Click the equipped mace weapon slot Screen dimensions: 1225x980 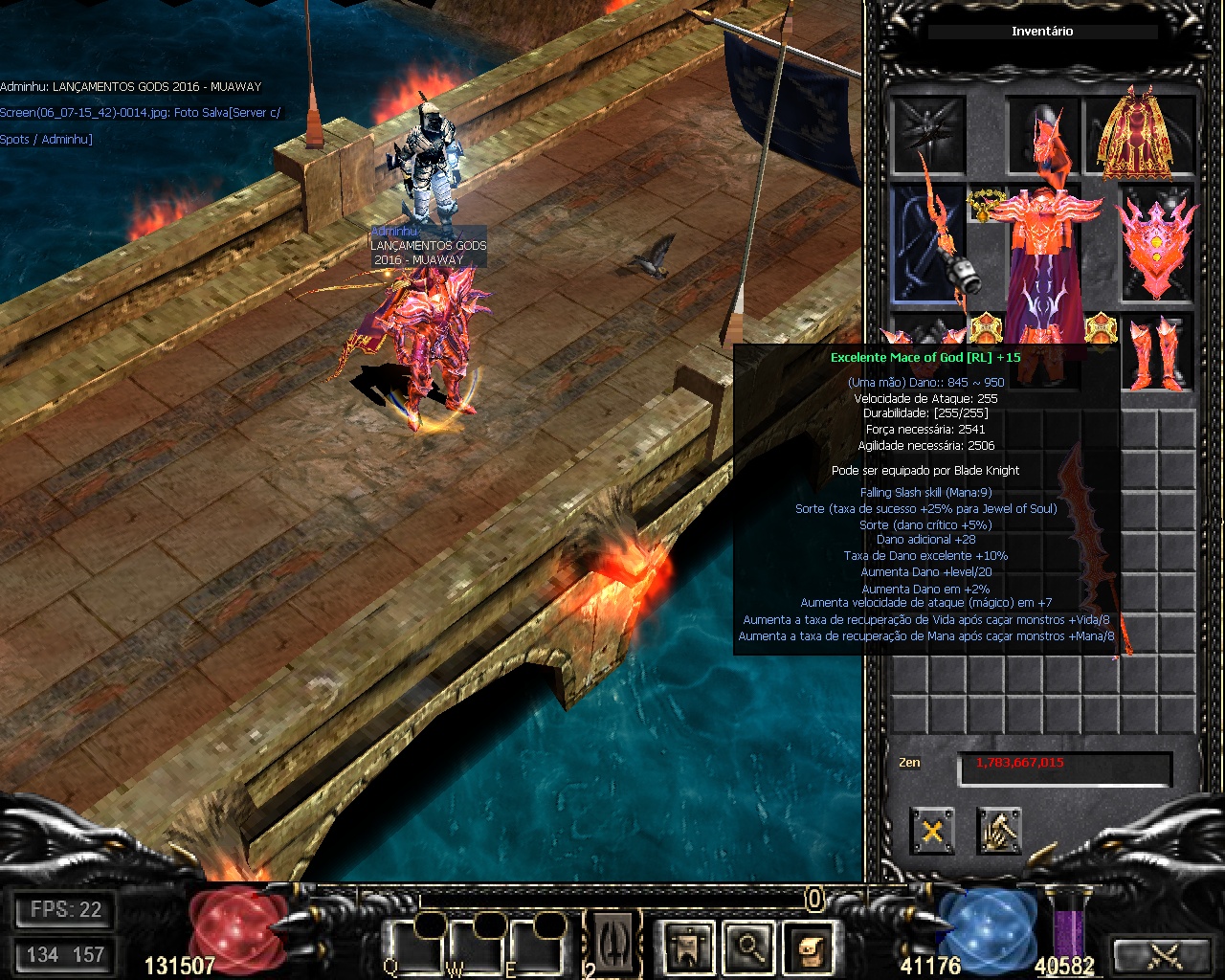[x=927, y=243]
